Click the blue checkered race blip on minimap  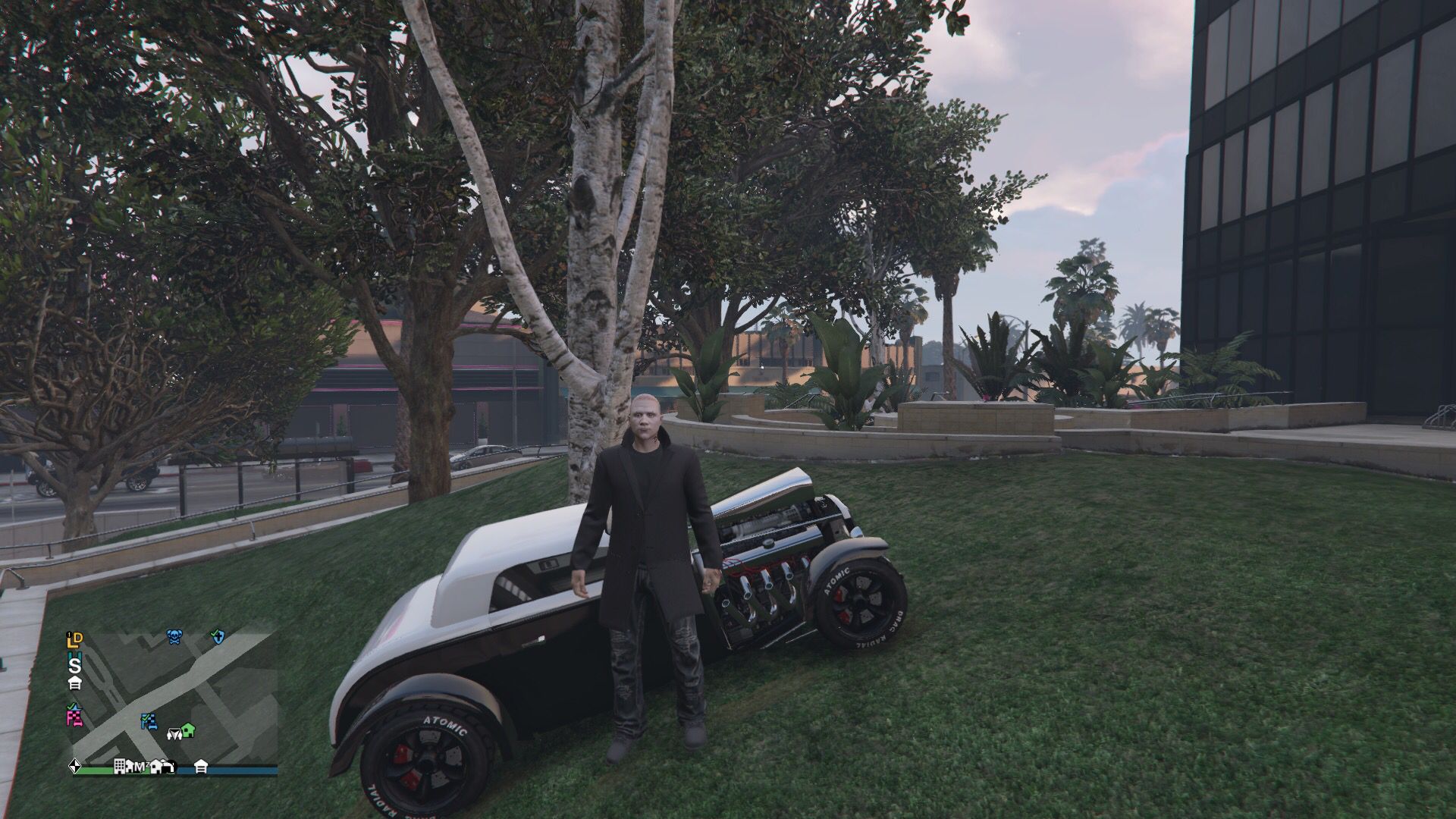click(149, 720)
